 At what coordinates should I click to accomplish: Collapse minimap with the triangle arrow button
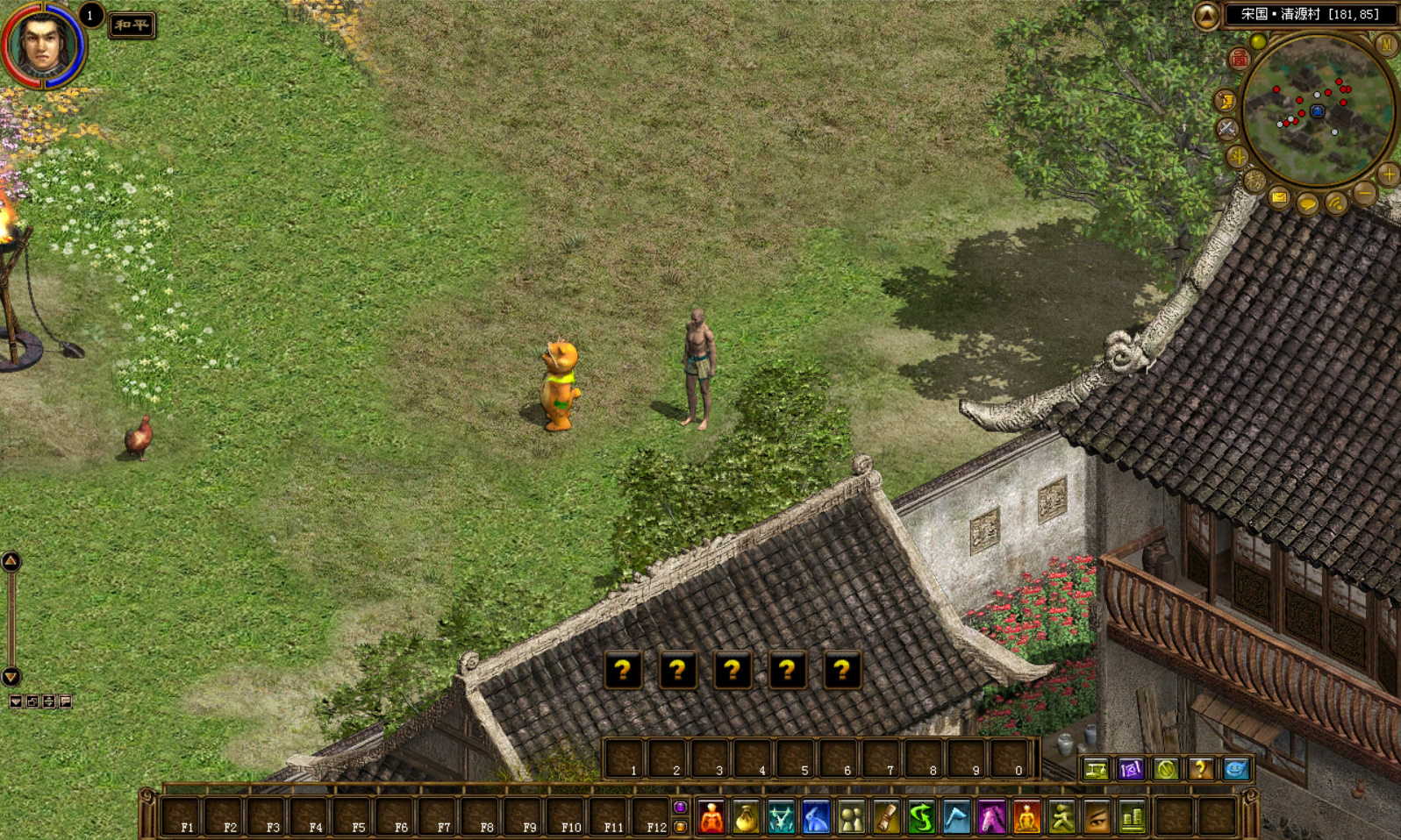tap(1206, 15)
